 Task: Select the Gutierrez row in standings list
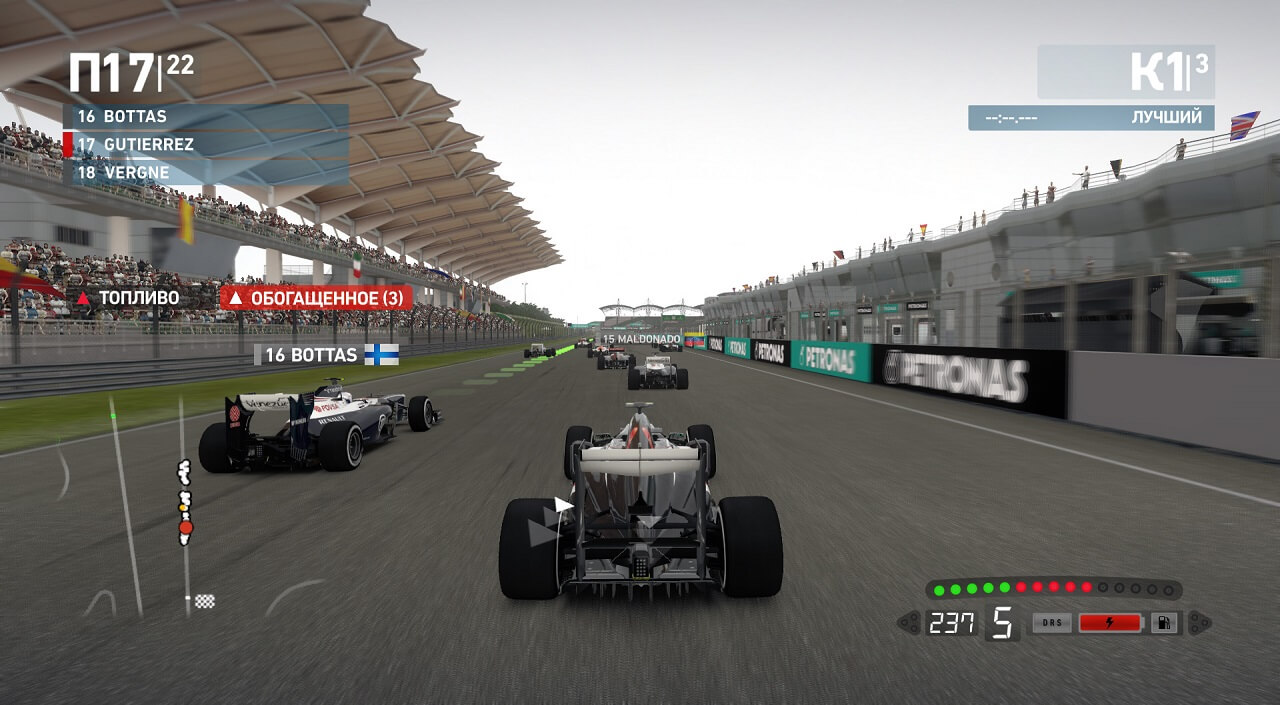[205, 144]
